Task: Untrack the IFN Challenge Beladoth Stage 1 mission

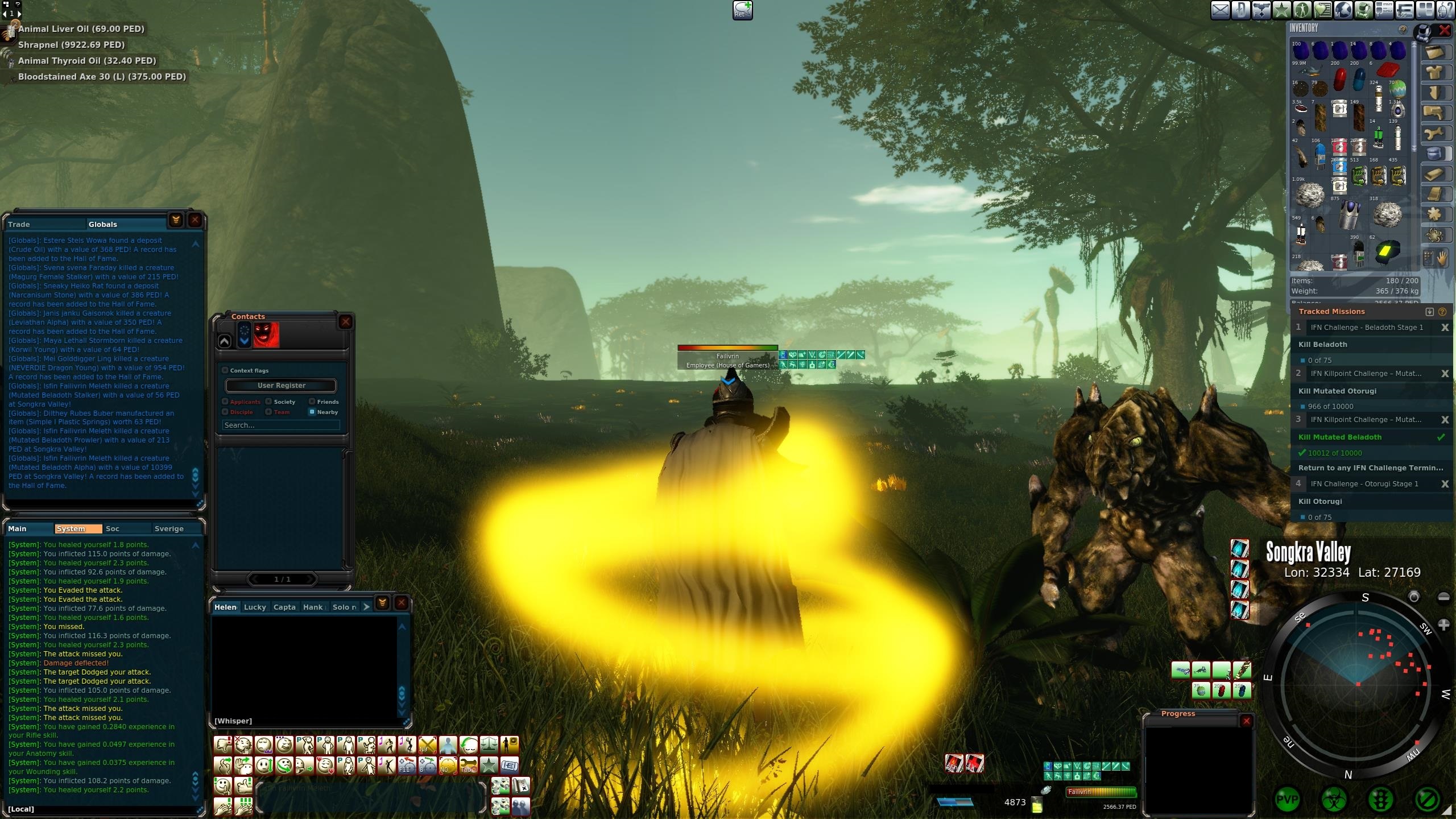Action: [x=1444, y=328]
